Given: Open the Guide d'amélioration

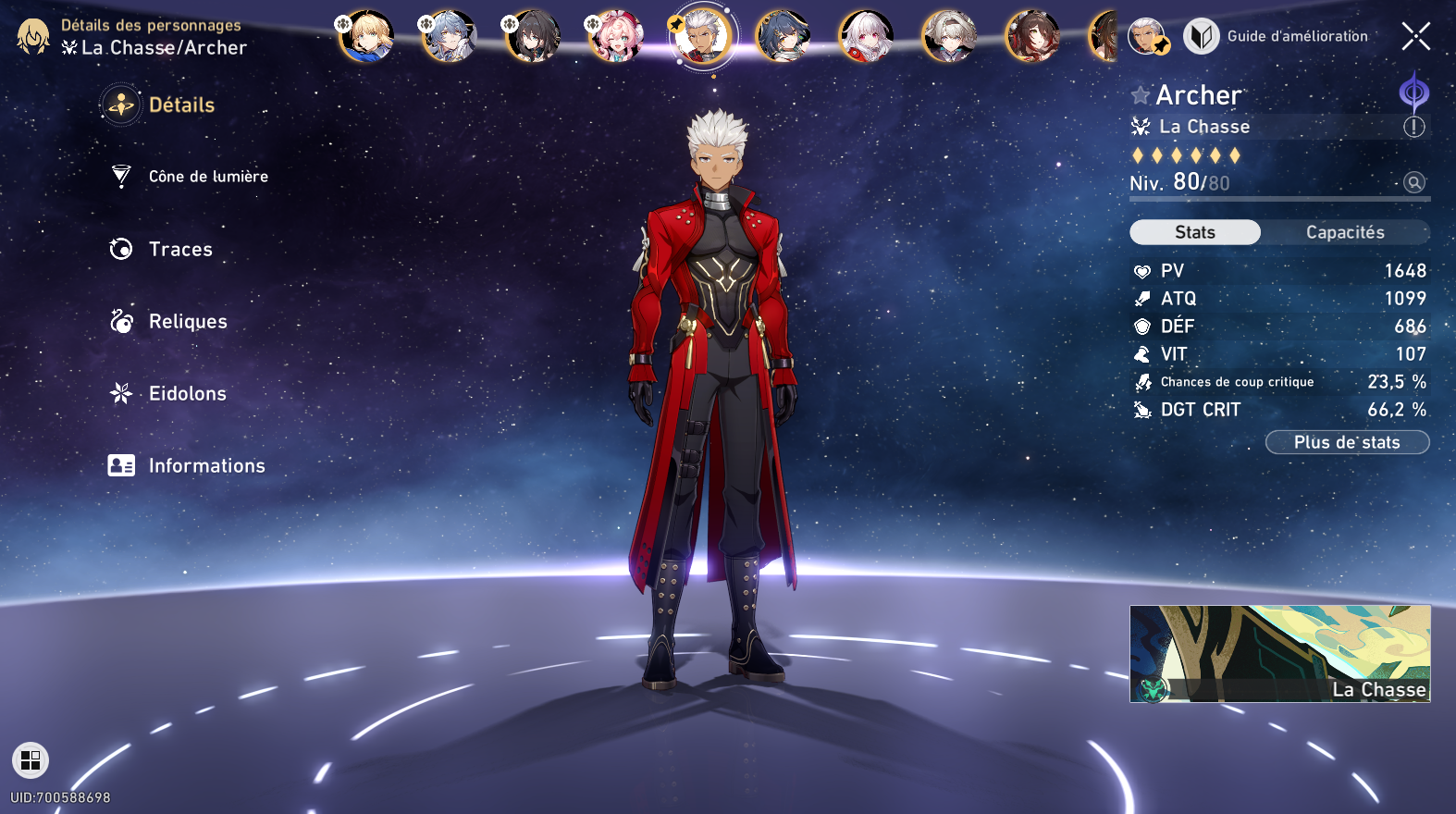Looking at the screenshot, I should click(x=1277, y=36).
